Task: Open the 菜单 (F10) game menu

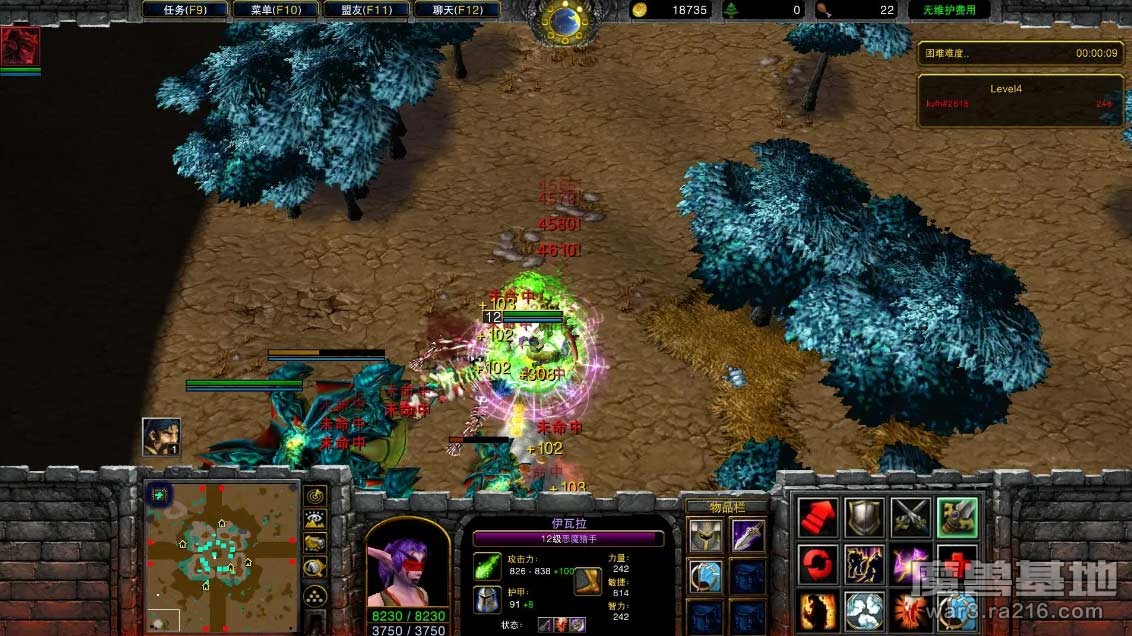Action: tap(275, 10)
